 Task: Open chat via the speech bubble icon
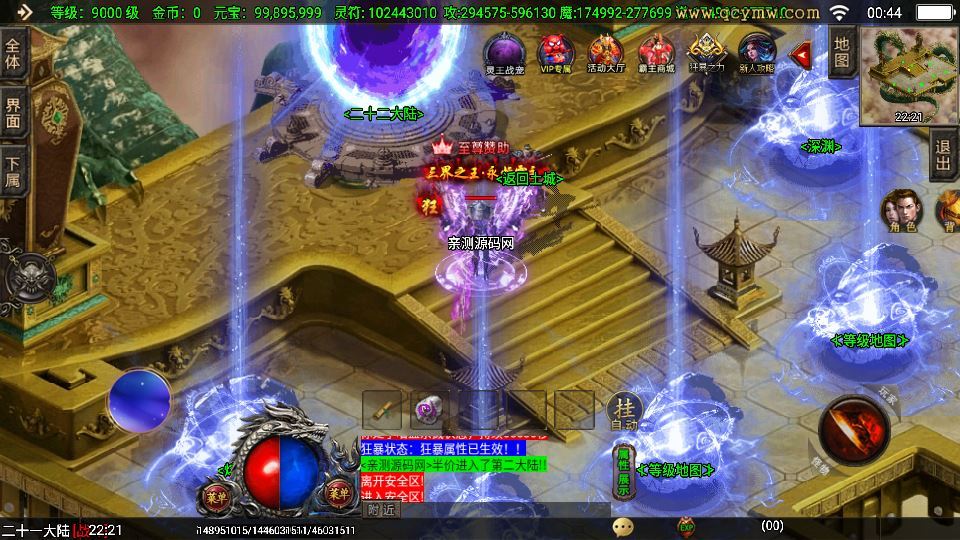tap(623, 526)
